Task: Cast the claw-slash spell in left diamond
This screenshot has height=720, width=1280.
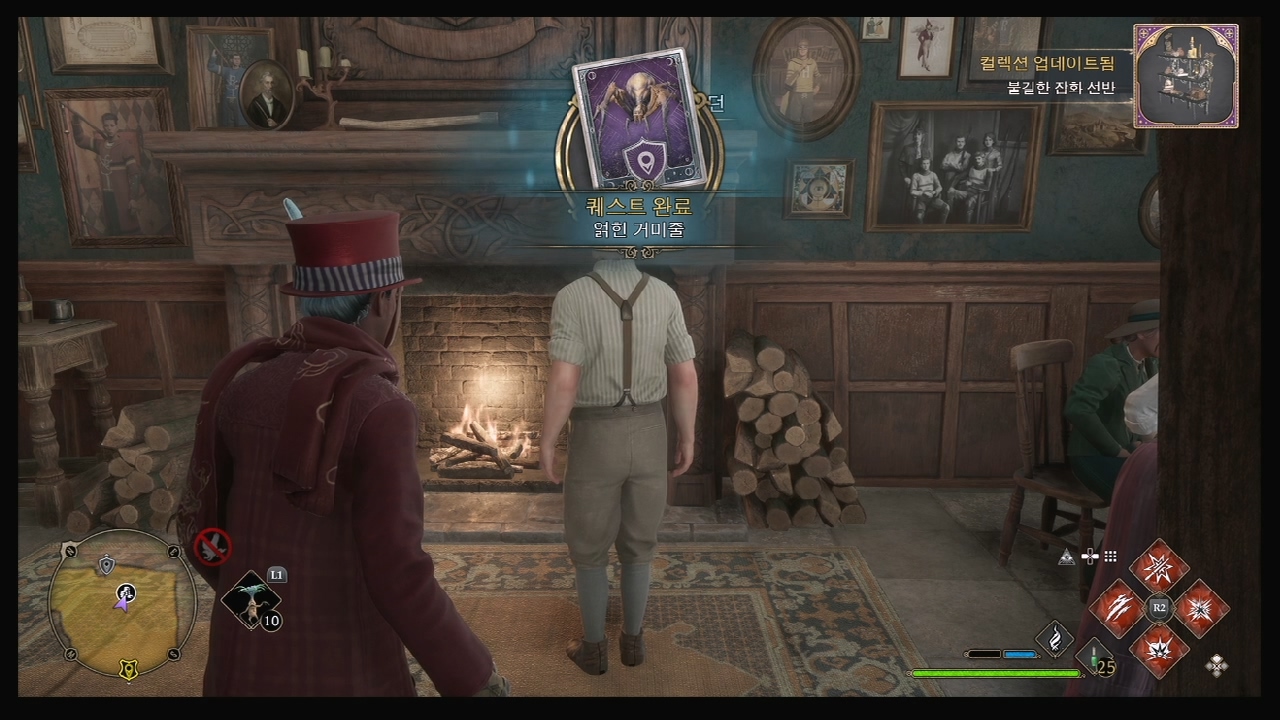Action: click(x=1117, y=607)
